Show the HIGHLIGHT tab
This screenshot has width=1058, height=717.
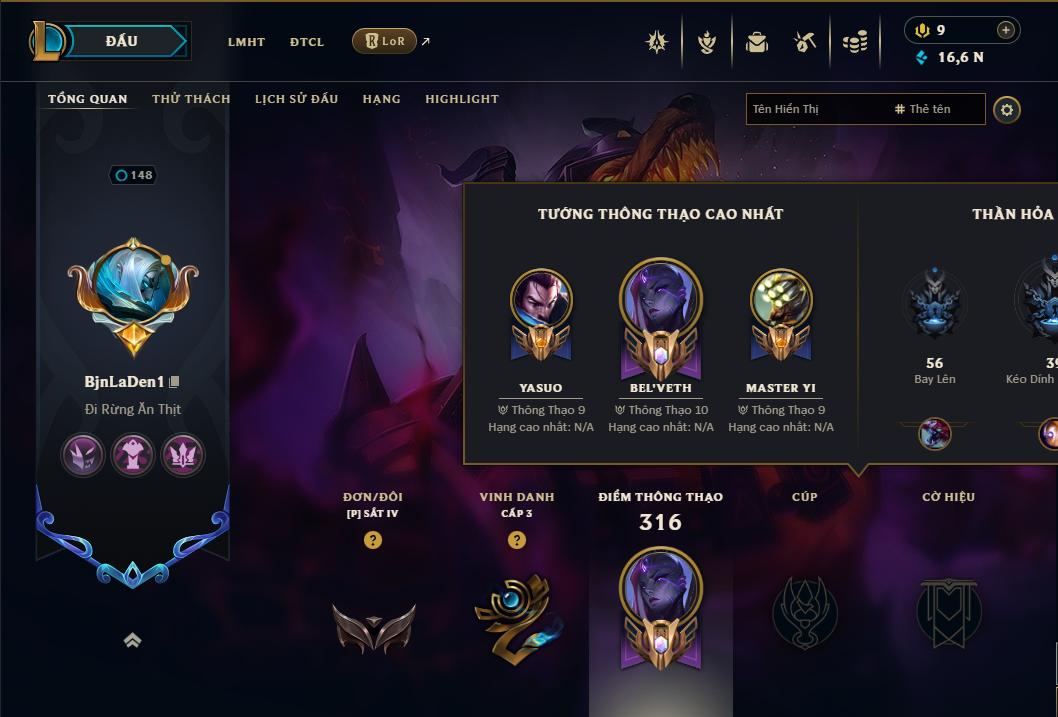coord(462,99)
